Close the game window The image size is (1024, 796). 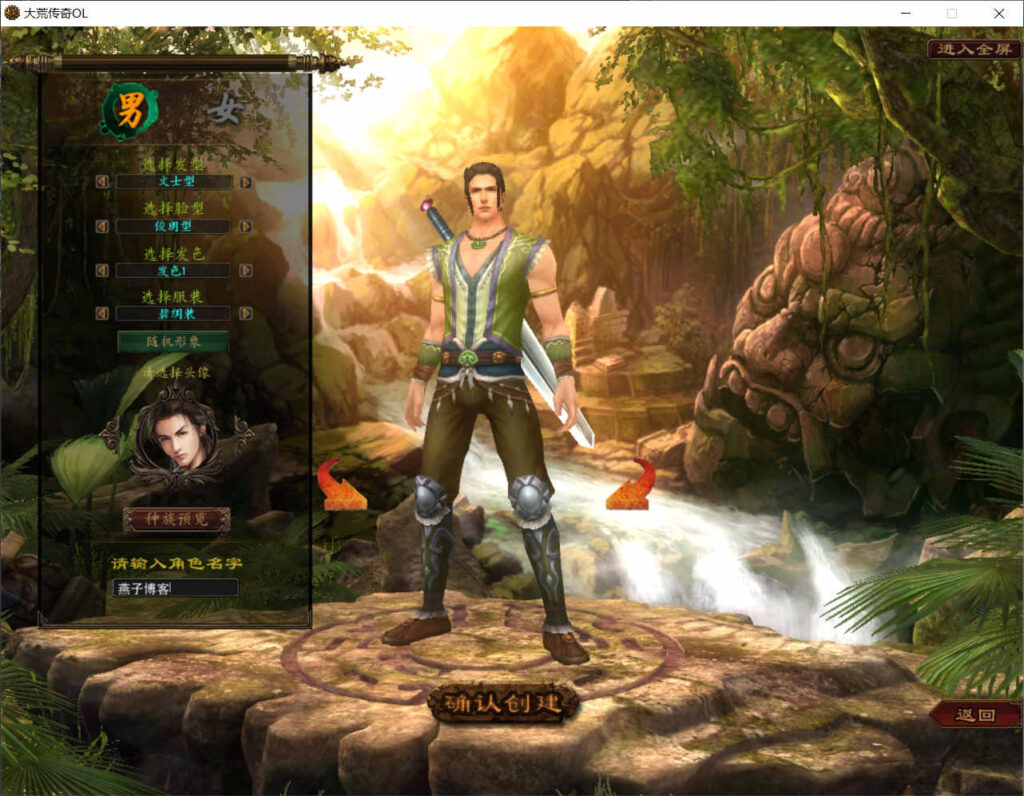click(x=999, y=13)
